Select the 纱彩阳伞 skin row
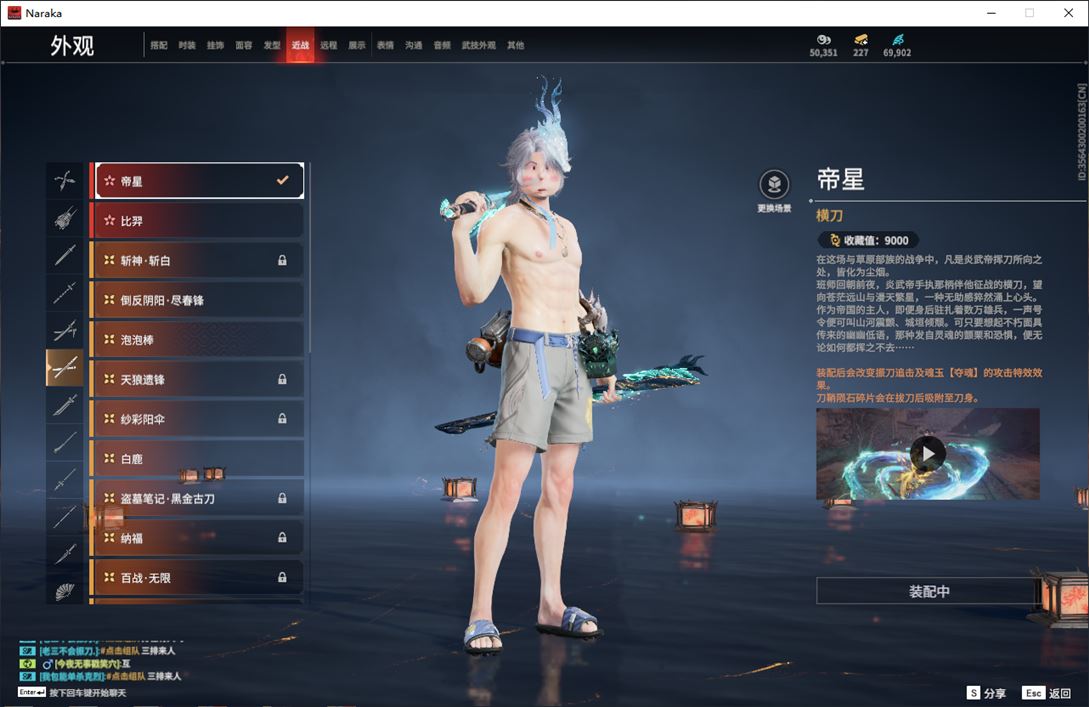1089x707 pixels. (x=198, y=419)
